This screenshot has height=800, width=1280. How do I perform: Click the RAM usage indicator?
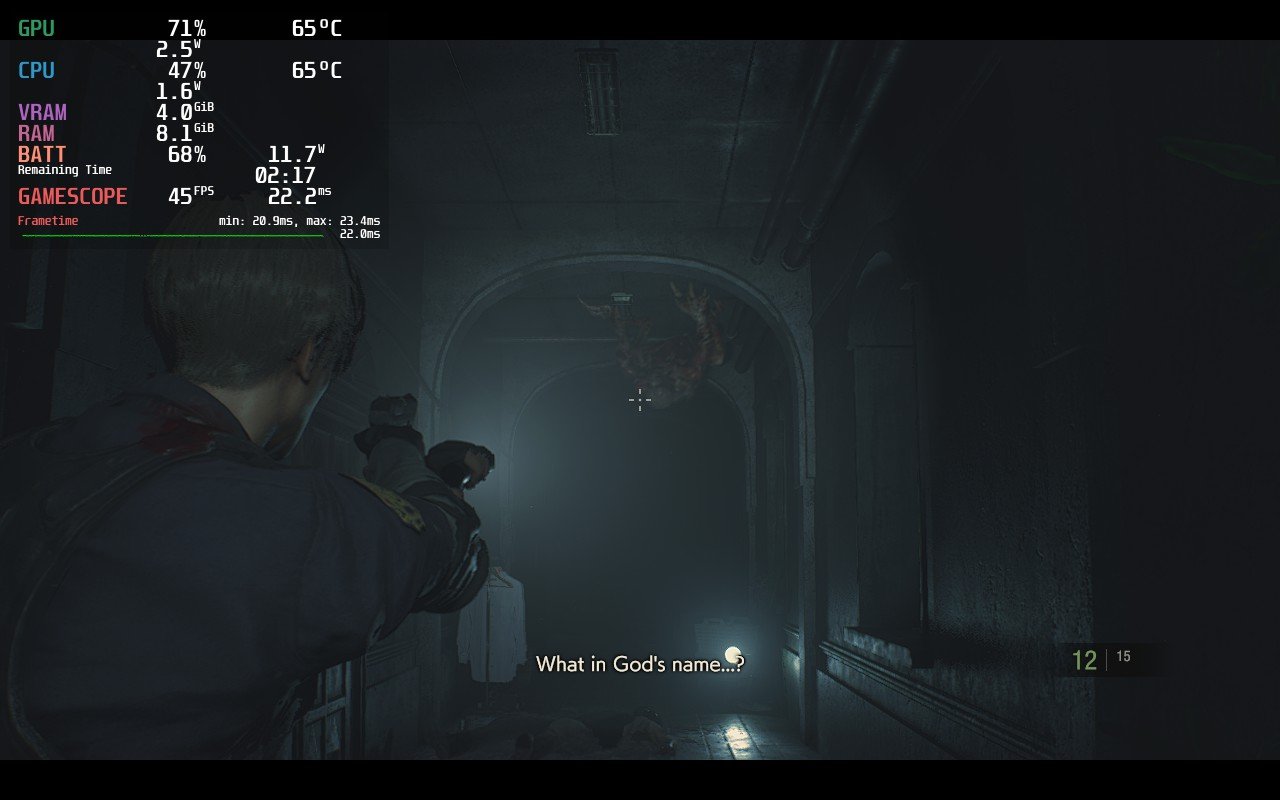(37, 133)
